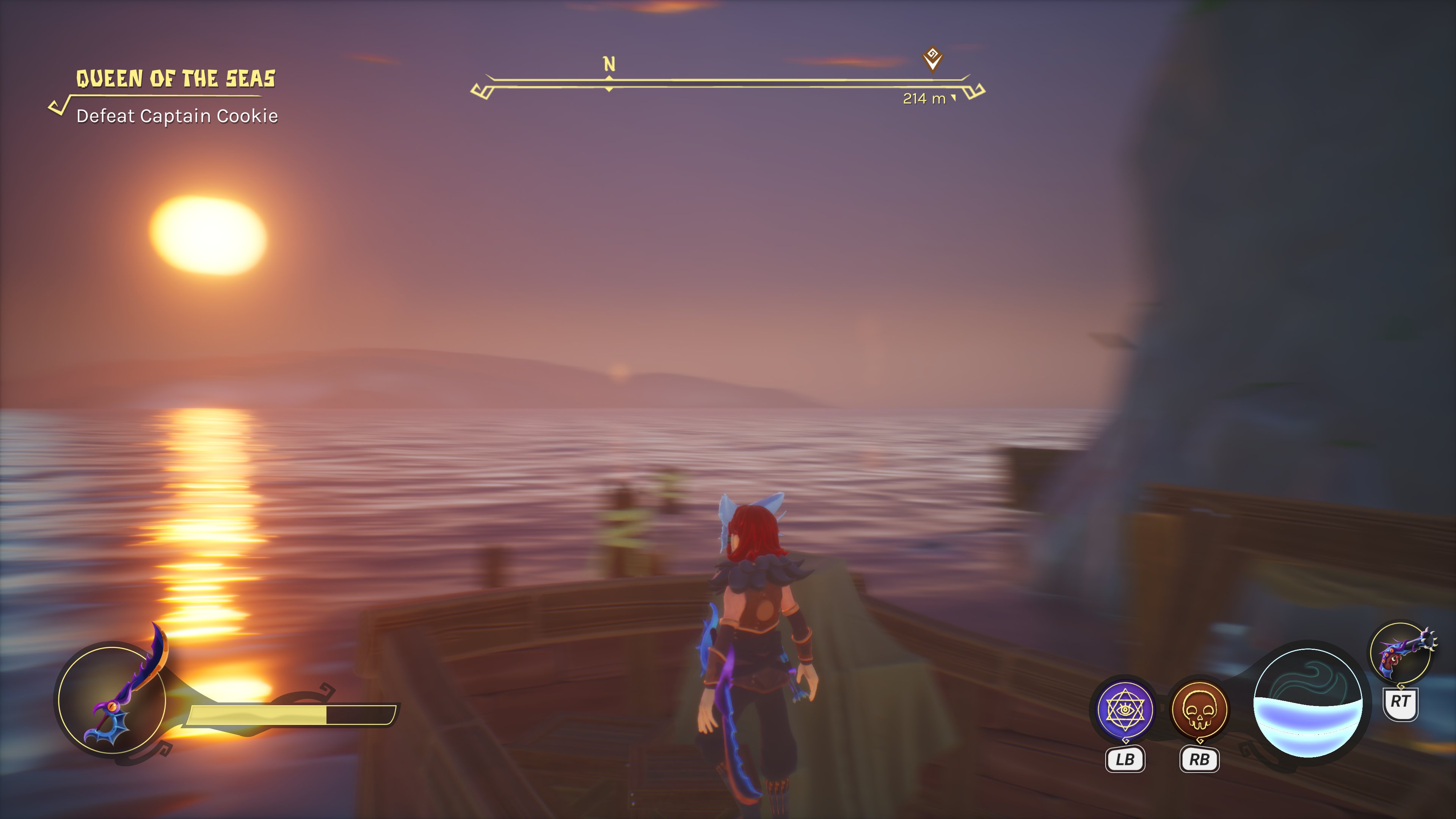Click the north marker on compass bar
The image size is (1456, 819).
coord(609,64)
